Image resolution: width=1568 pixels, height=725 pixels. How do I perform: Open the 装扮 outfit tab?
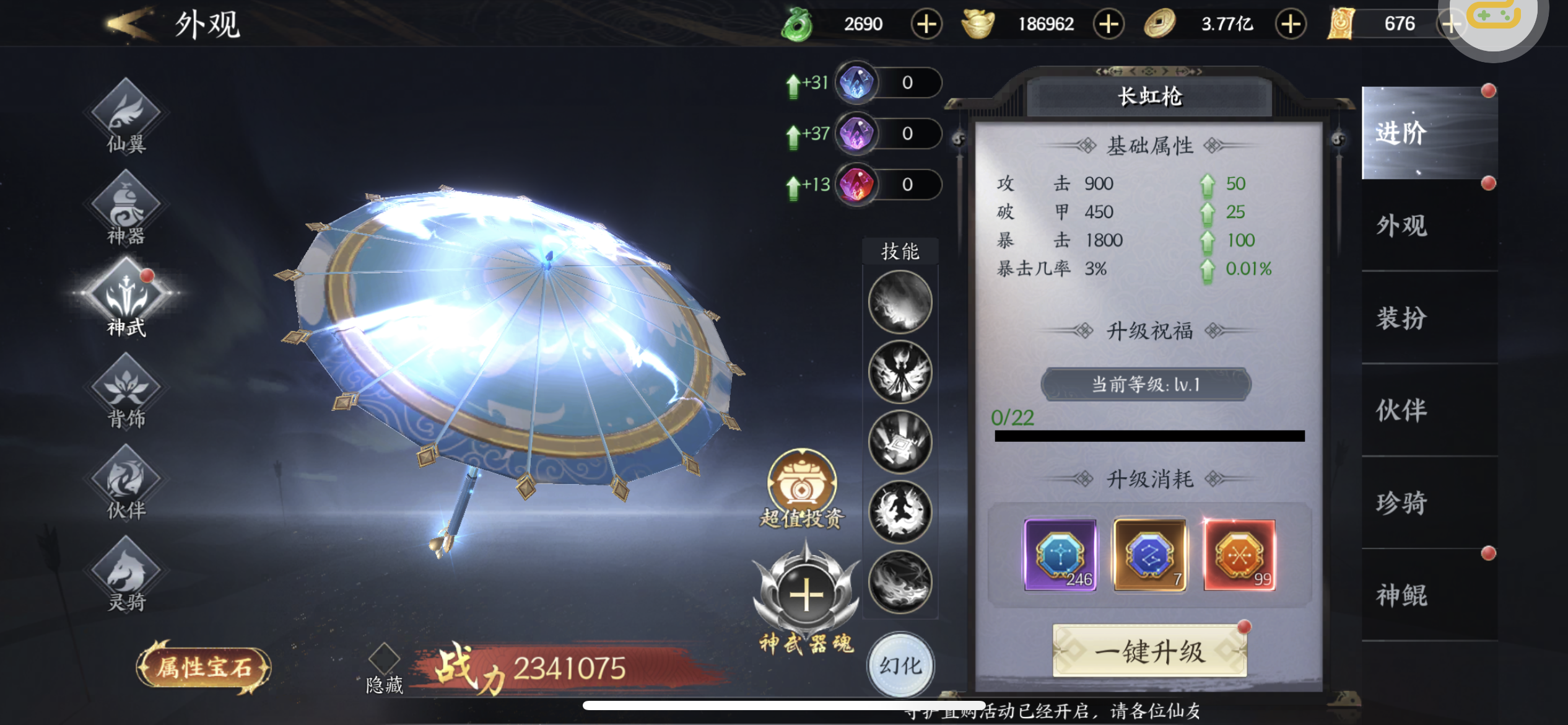[x=1429, y=318]
